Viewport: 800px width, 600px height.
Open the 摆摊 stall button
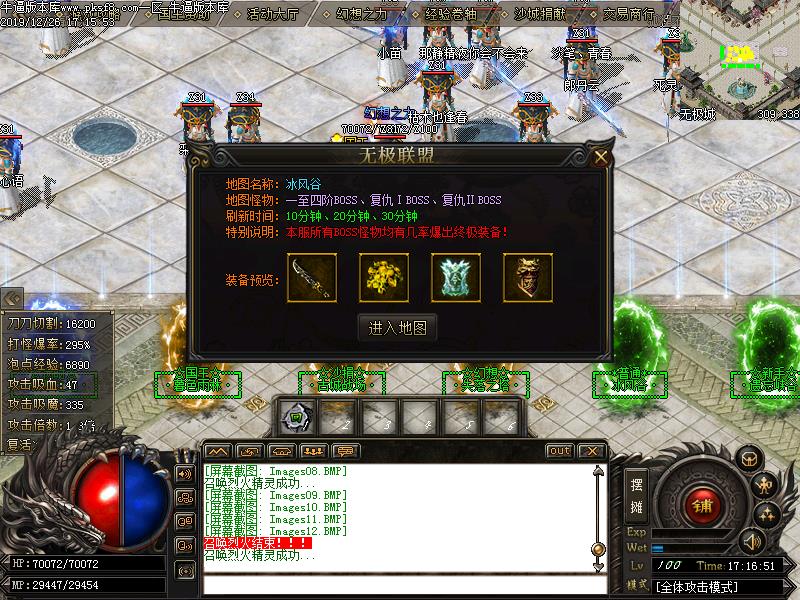click(x=636, y=494)
